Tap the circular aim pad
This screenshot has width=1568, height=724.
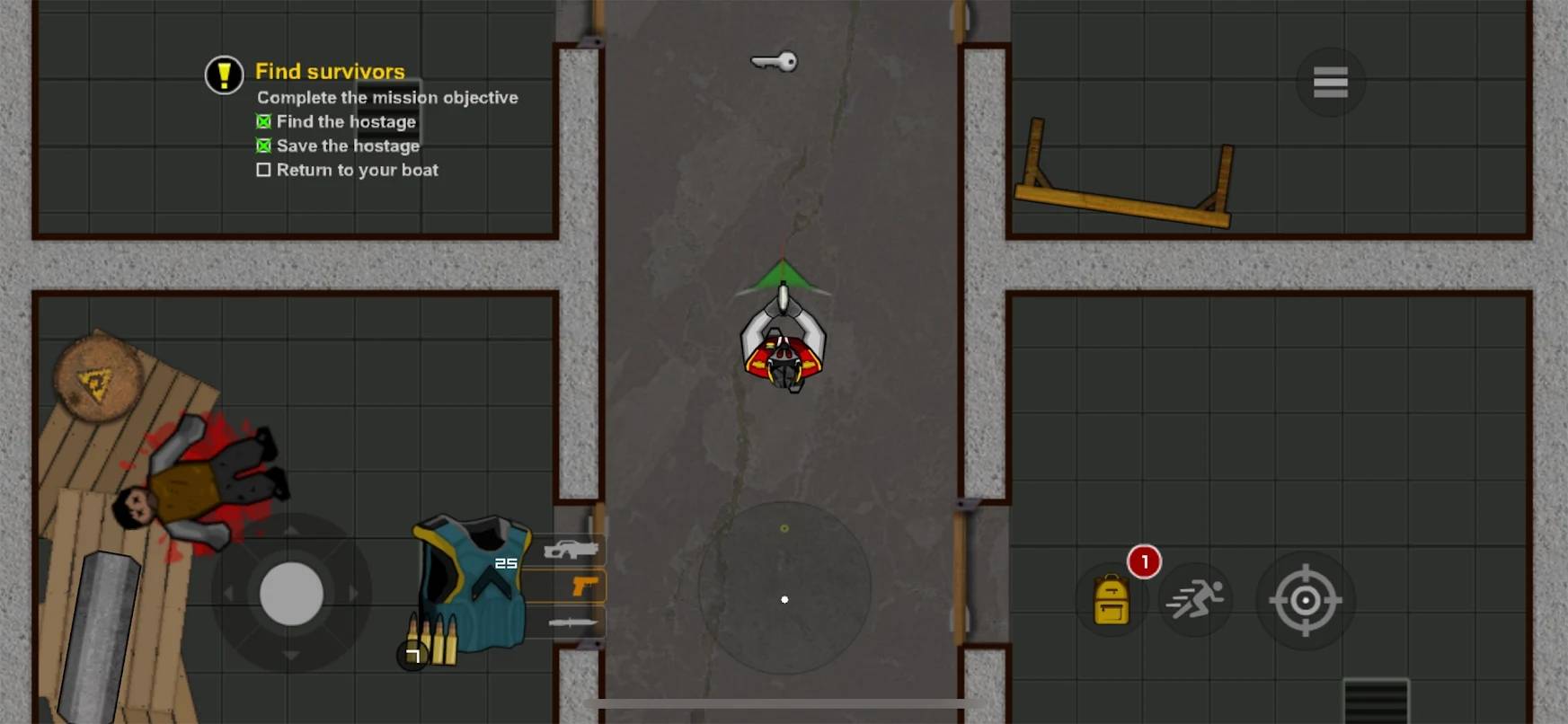click(x=784, y=588)
